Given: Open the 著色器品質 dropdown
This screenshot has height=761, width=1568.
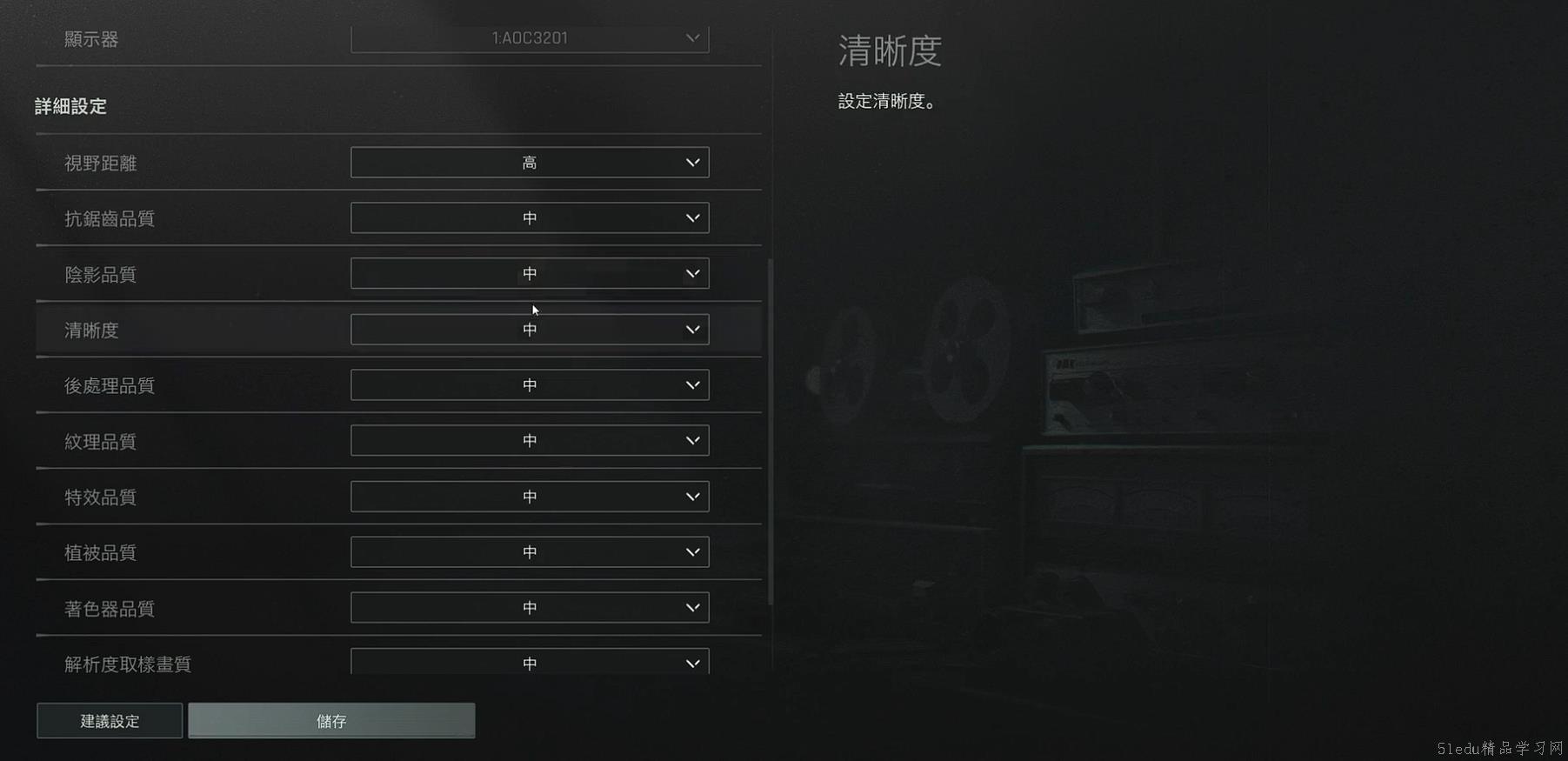Looking at the screenshot, I should [x=530, y=608].
